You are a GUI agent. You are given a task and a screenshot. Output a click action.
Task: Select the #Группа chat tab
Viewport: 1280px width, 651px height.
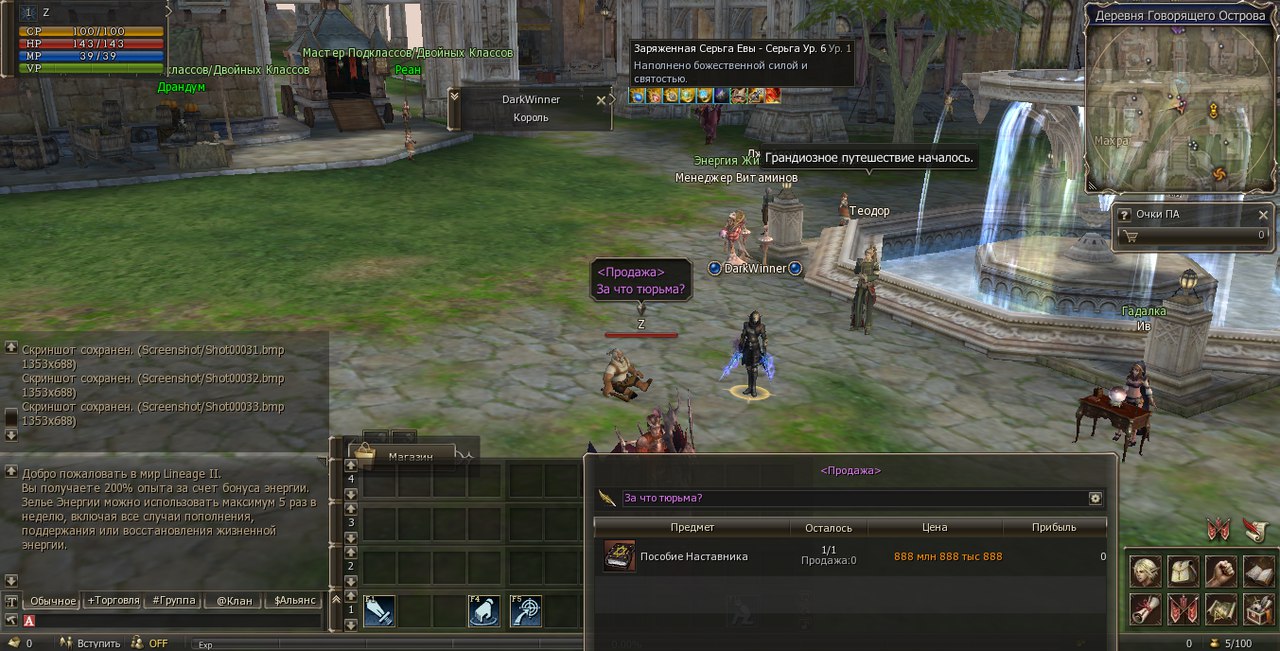pos(172,601)
